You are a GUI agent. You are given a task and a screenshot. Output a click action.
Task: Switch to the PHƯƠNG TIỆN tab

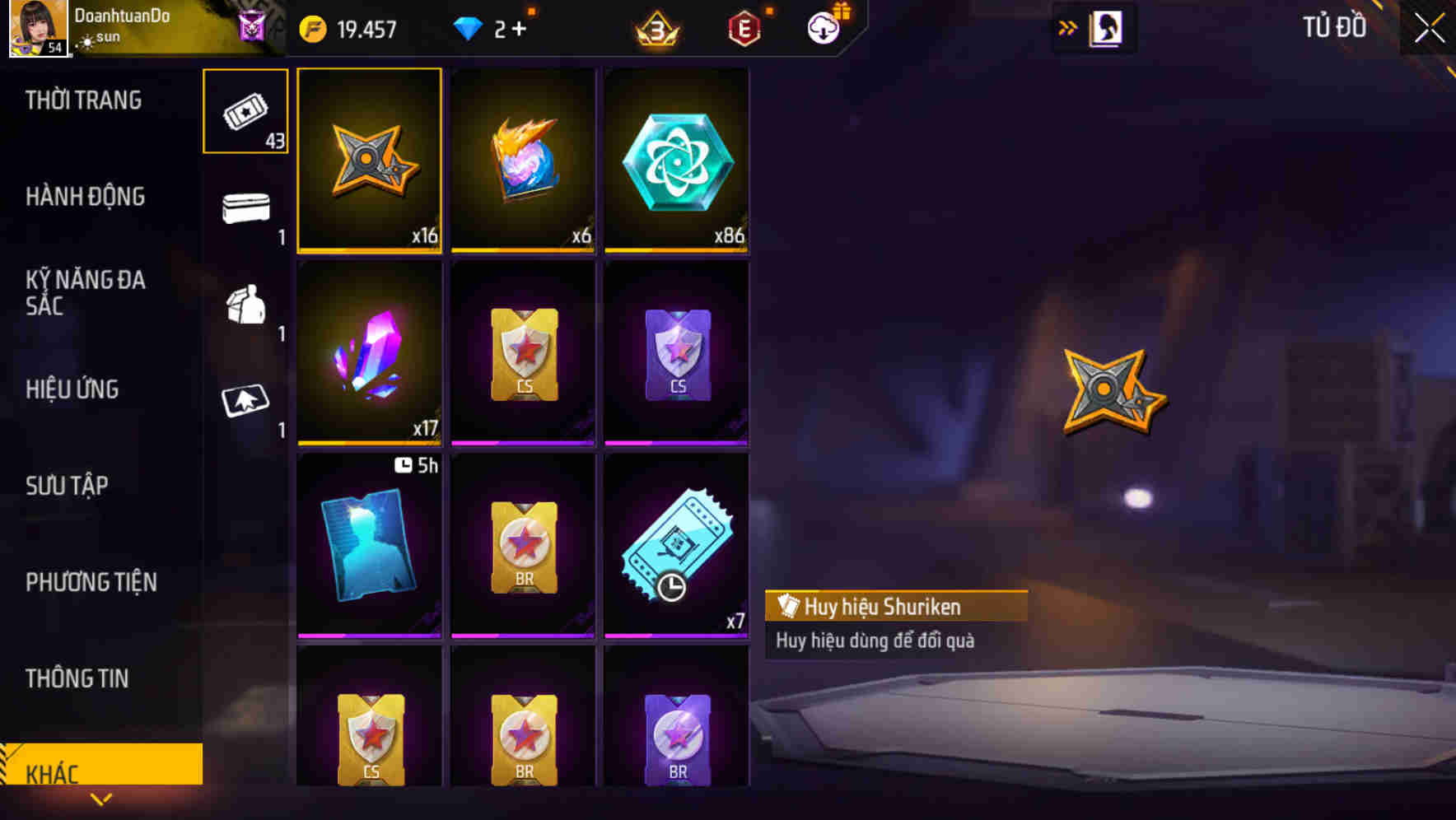tap(91, 581)
